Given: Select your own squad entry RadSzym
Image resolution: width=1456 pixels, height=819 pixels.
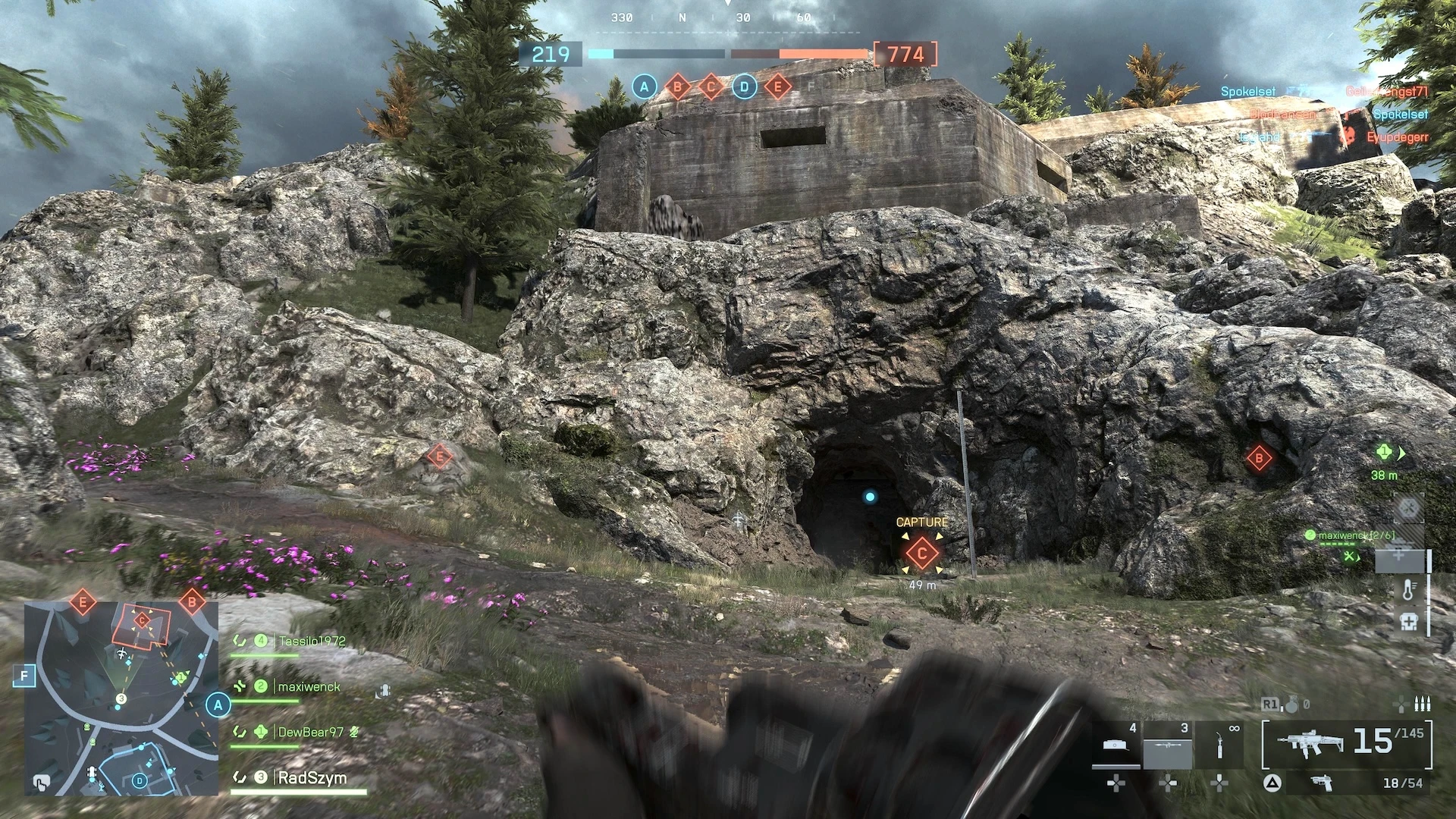Looking at the screenshot, I should (312, 778).
